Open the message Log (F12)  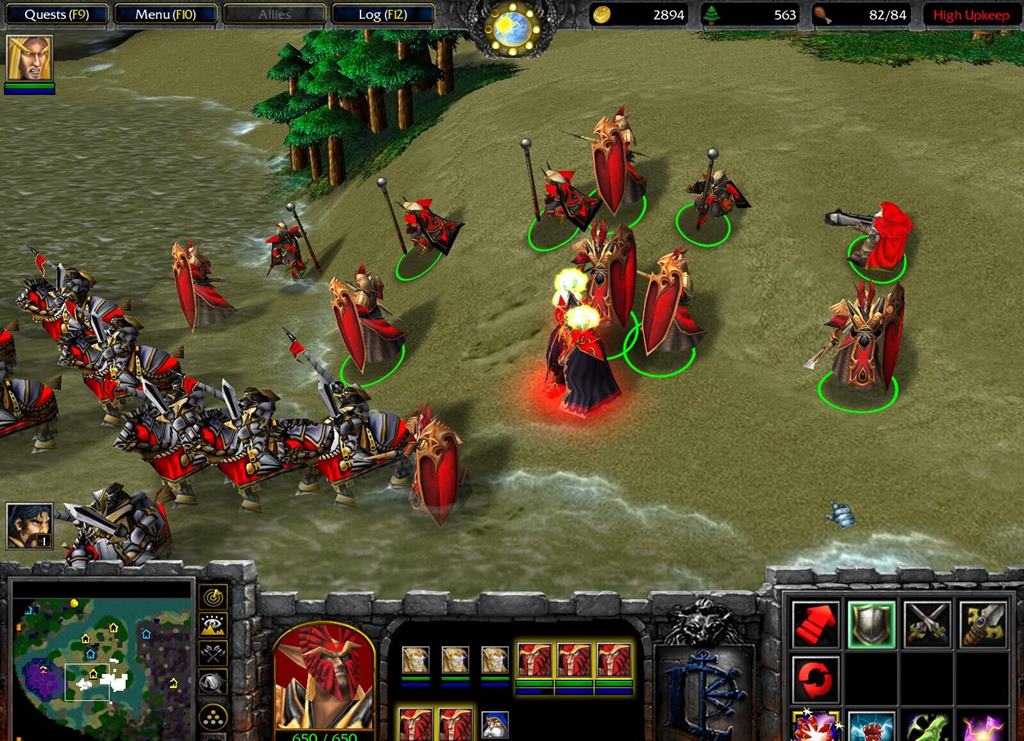[x=382, y=15]
